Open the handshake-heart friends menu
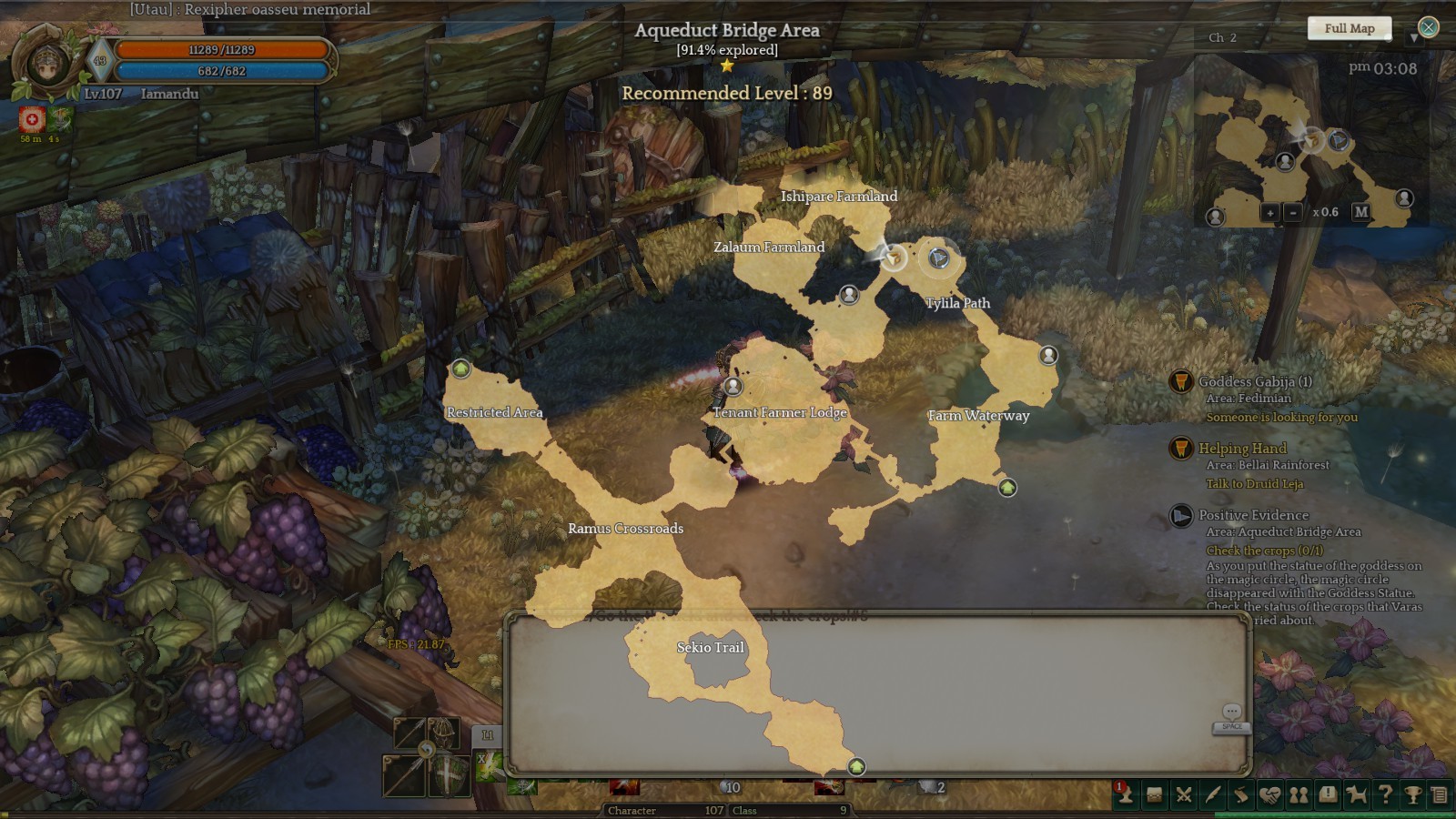 pos(1270,794)
